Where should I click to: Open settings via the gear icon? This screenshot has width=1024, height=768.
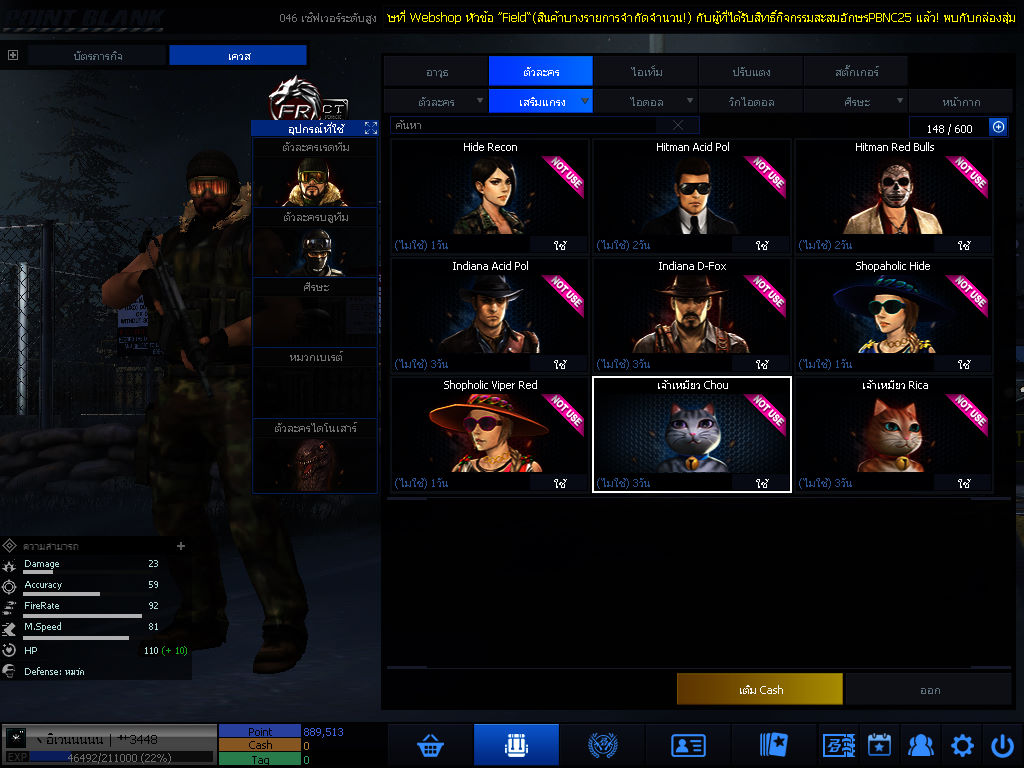[x=962, y=745]
